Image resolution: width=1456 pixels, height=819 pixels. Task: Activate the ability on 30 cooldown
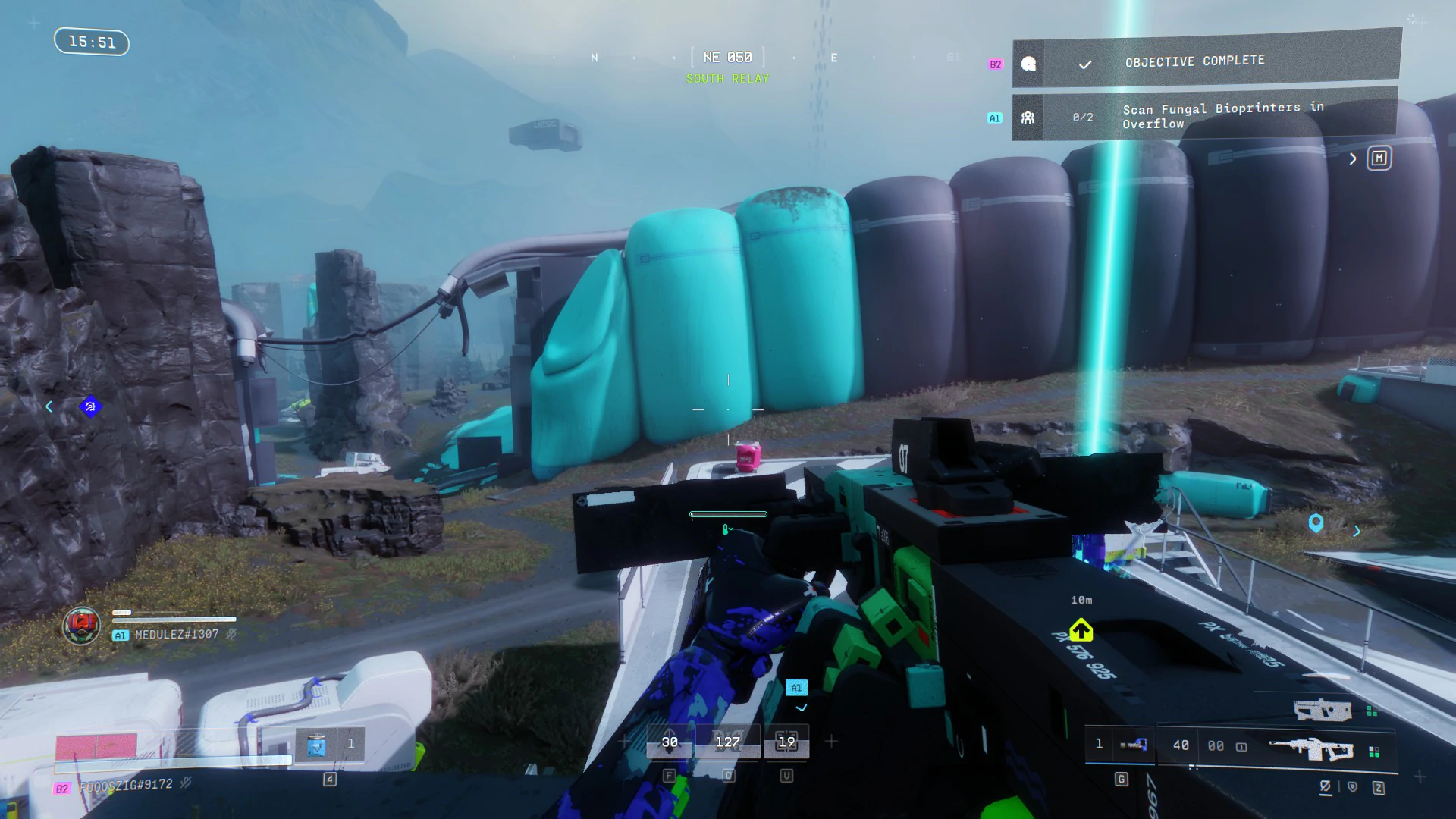pyautogui.click(x=670, y=742)
